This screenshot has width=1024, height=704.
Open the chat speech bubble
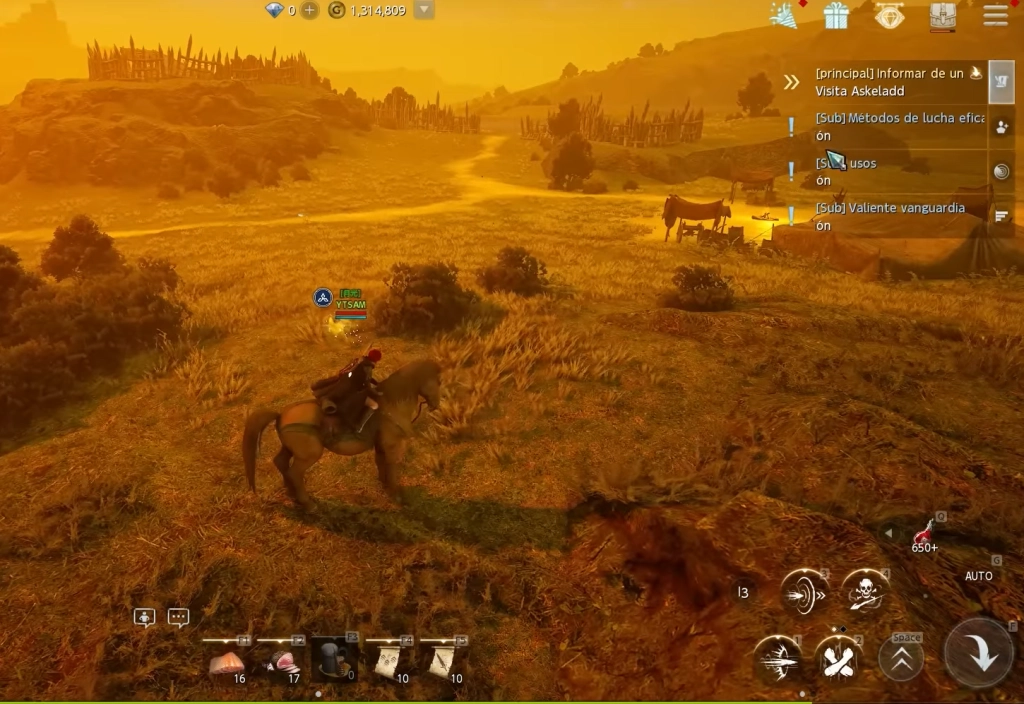[178, 617]
